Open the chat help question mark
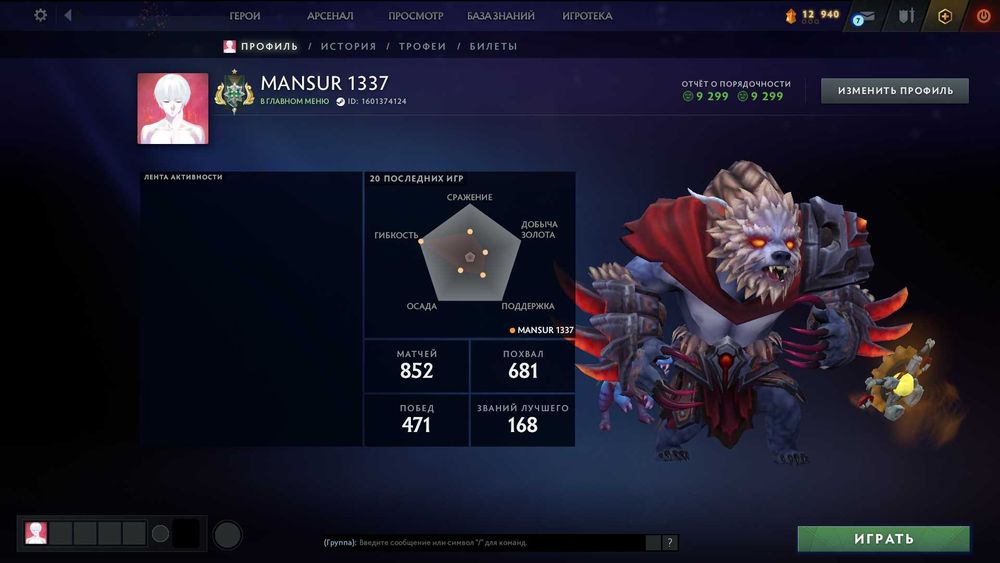The image size is (1000, 563). [x=670, y=543]
